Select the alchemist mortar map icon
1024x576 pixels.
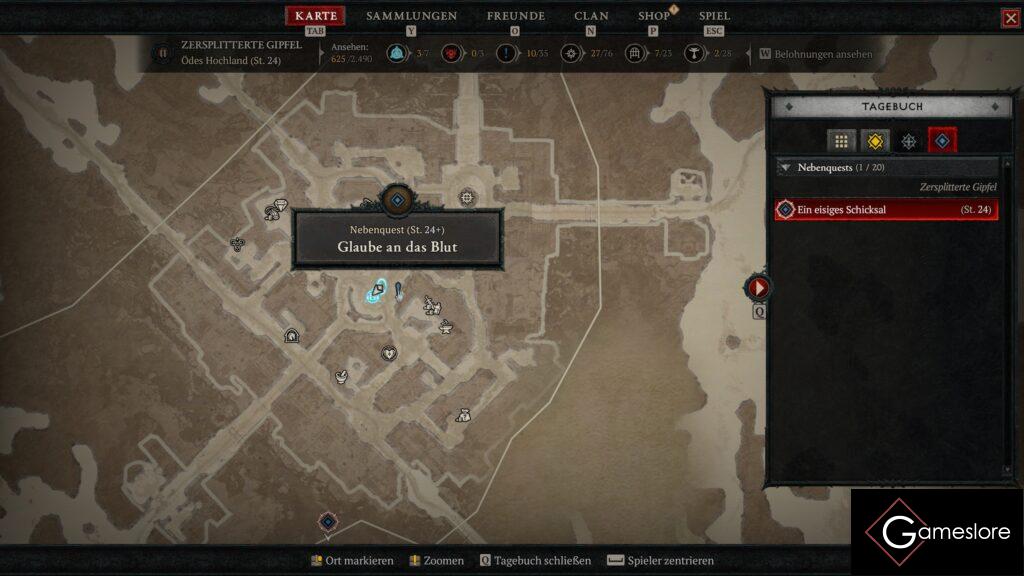coord(342,377)
